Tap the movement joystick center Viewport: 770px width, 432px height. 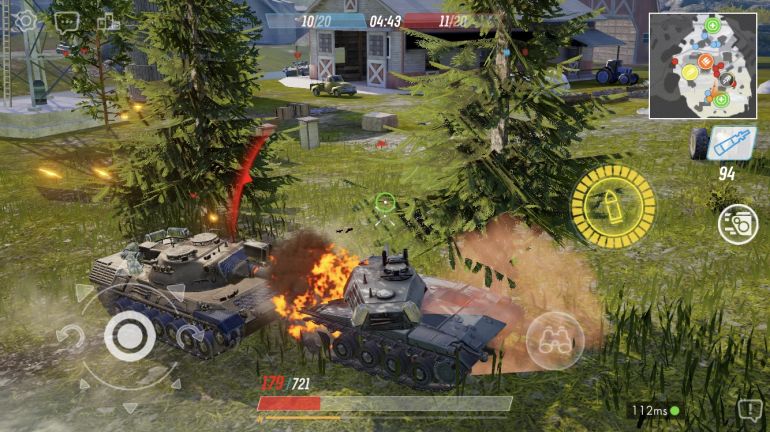pos(129,336)
